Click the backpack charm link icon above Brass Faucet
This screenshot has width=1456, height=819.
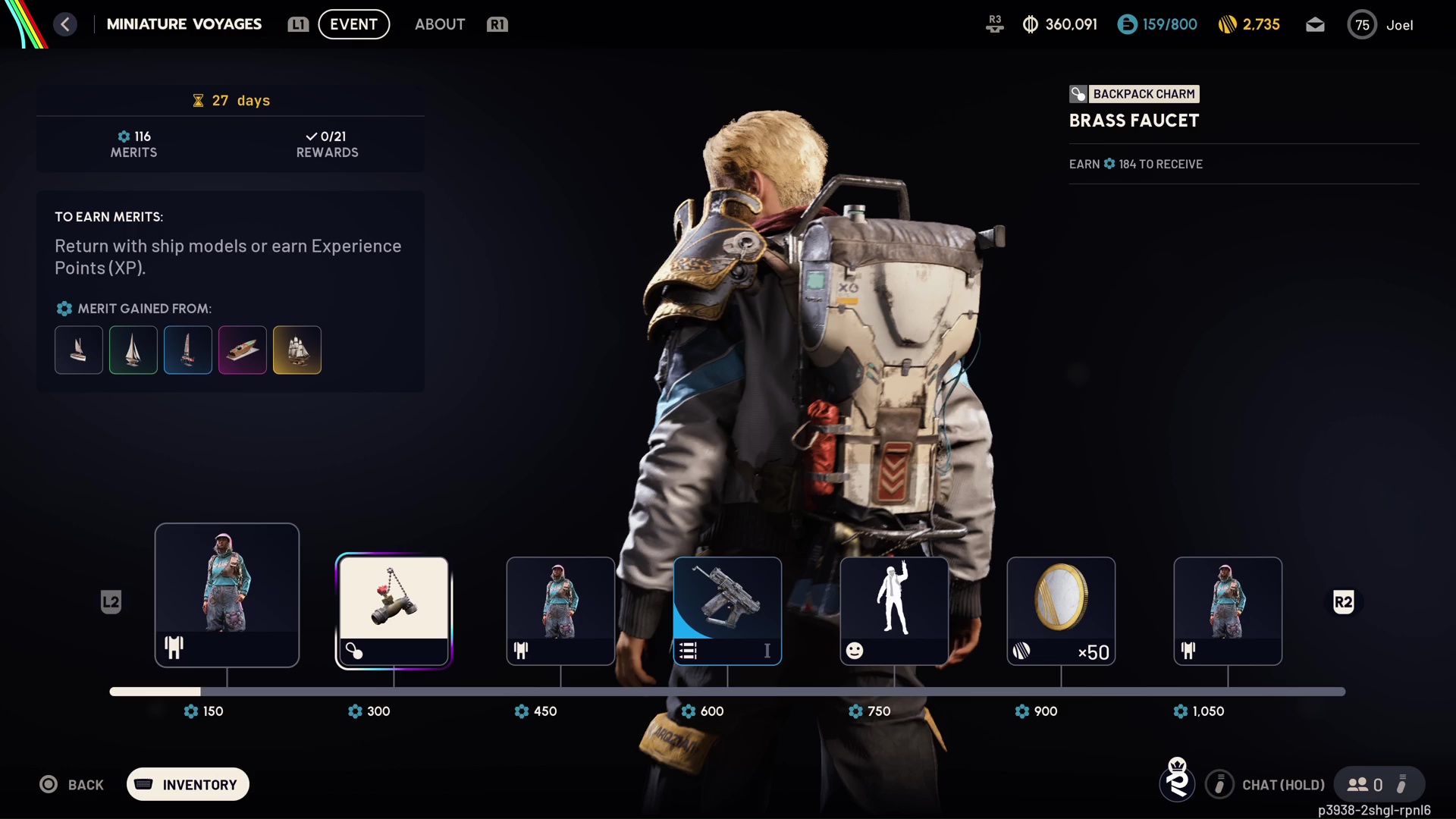click(1078, 93)
